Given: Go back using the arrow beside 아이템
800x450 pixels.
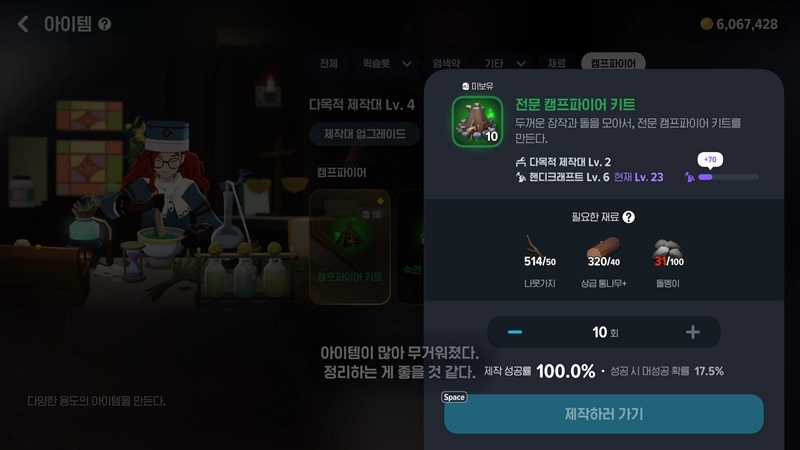Looking at the screenshot, I should coord(23,24).
